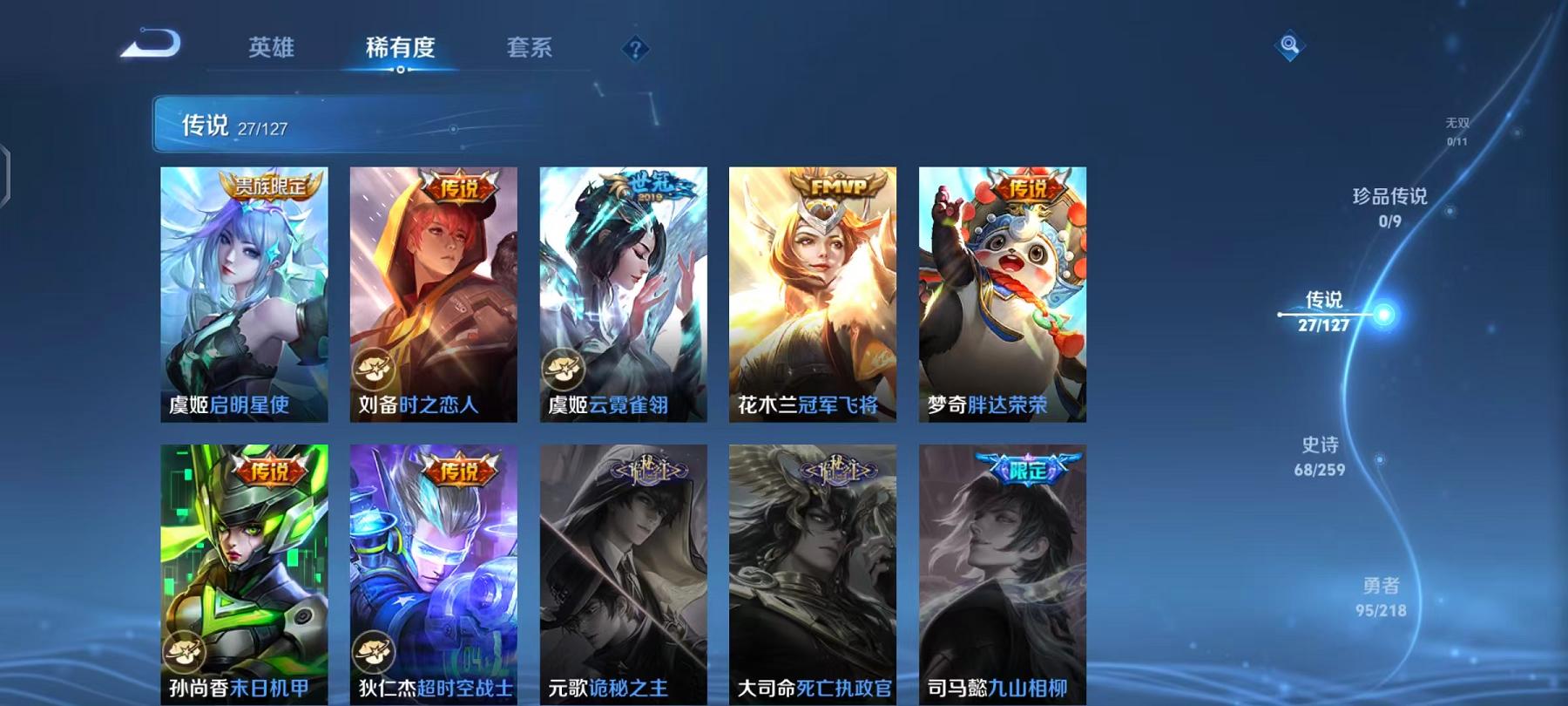
Task: Click the glowing node on the 传说 progress path
Action: pyautogui.click(x=1385, y=312)
